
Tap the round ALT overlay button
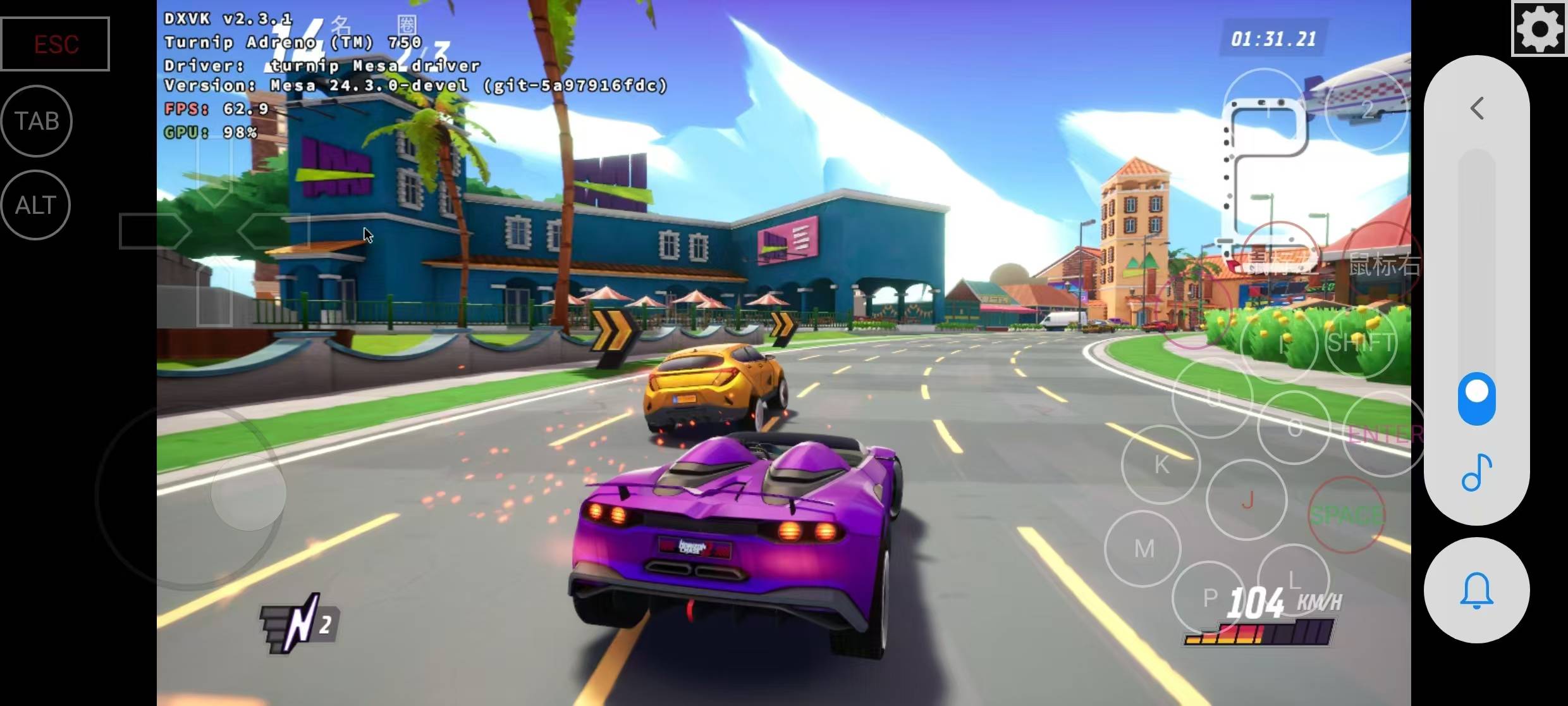coord(36,205)
